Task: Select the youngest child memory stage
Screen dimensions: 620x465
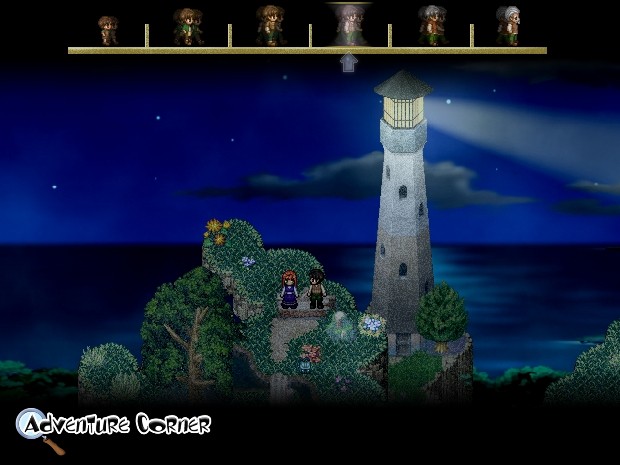Action: pos(107,30)
